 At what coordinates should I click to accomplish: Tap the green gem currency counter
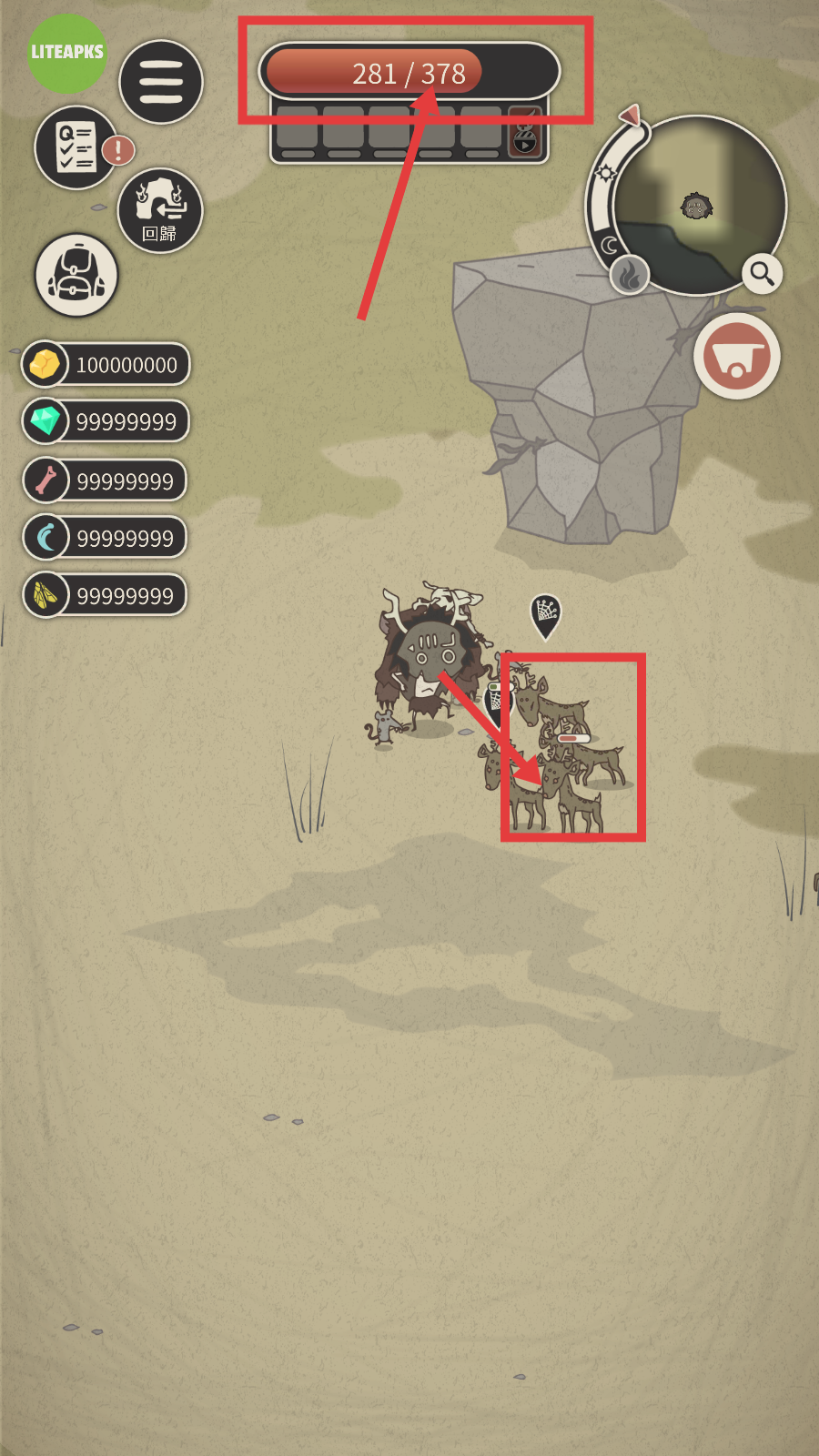[x=106, y=421]
